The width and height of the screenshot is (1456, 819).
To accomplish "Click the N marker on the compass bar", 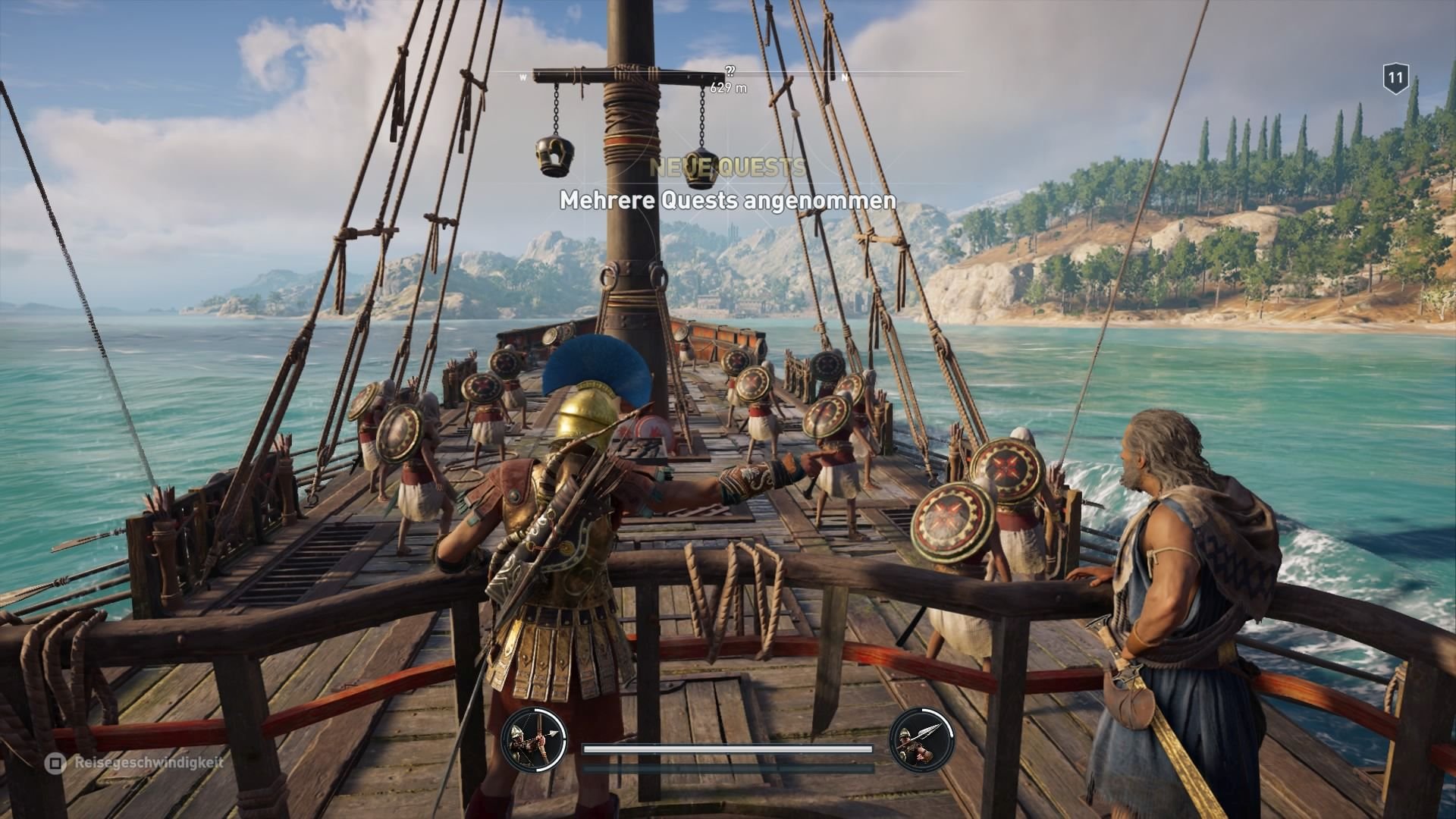I will coord(844,76).
